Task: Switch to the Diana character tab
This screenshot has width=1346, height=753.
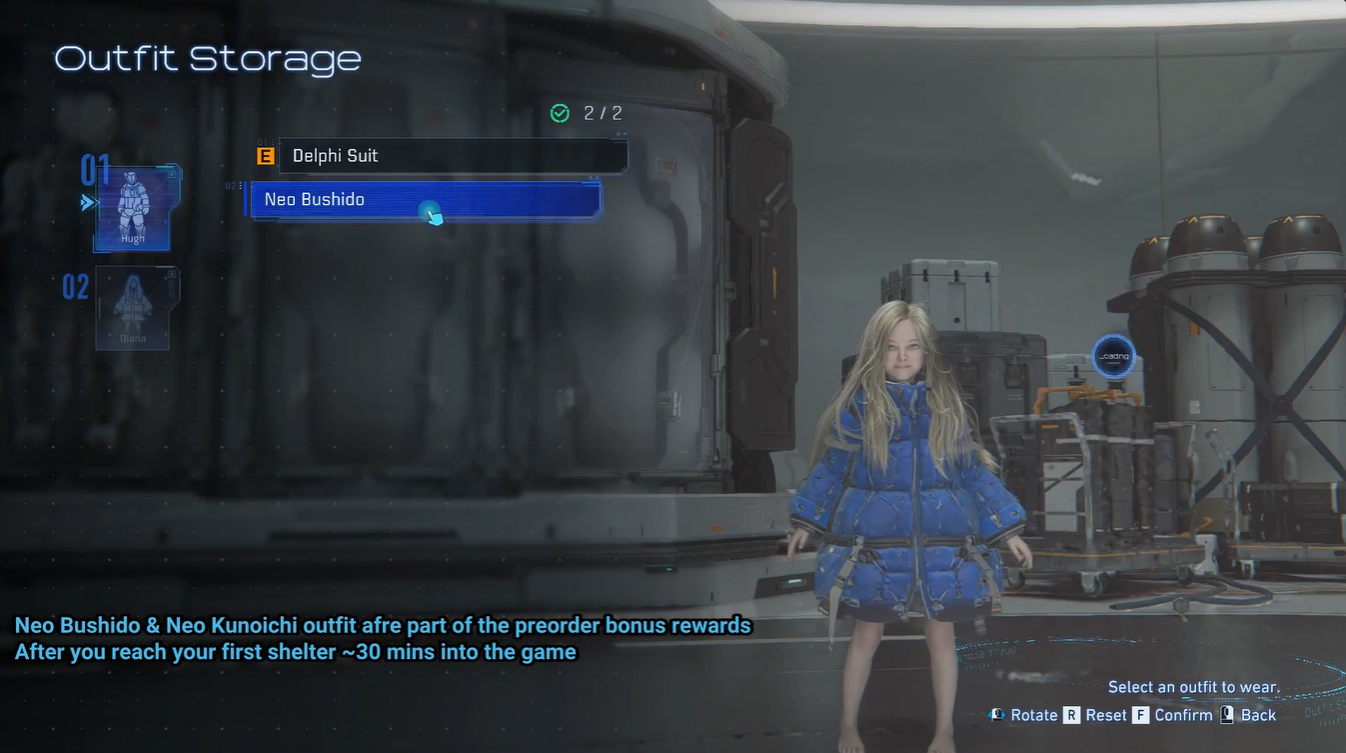Action: click(133, 308)
